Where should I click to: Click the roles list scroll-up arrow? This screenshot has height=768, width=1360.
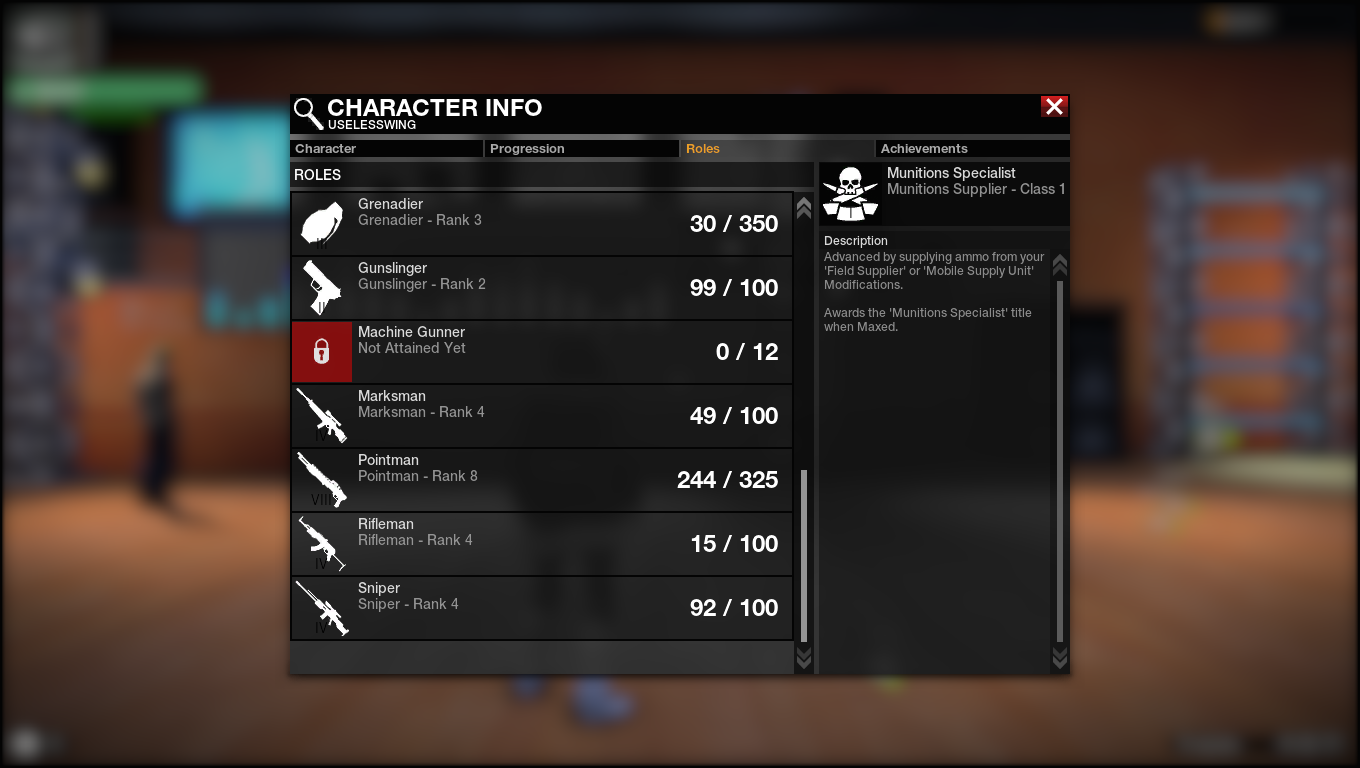(803, 208)
